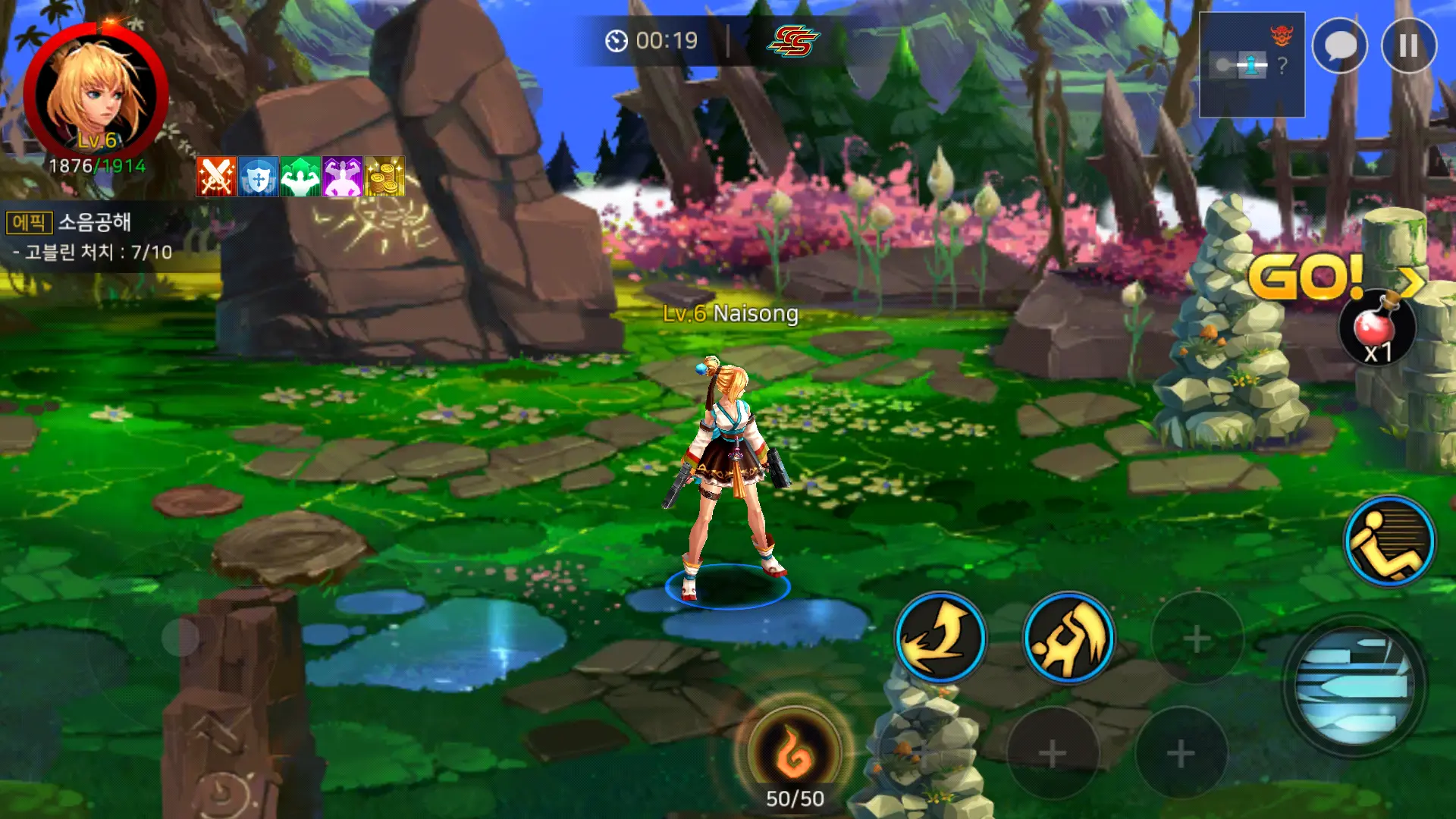Image resolution: width=1456 pixels, height=819 pixels.
Task: Activate the slide dash skill
Action: (1389, 541)
